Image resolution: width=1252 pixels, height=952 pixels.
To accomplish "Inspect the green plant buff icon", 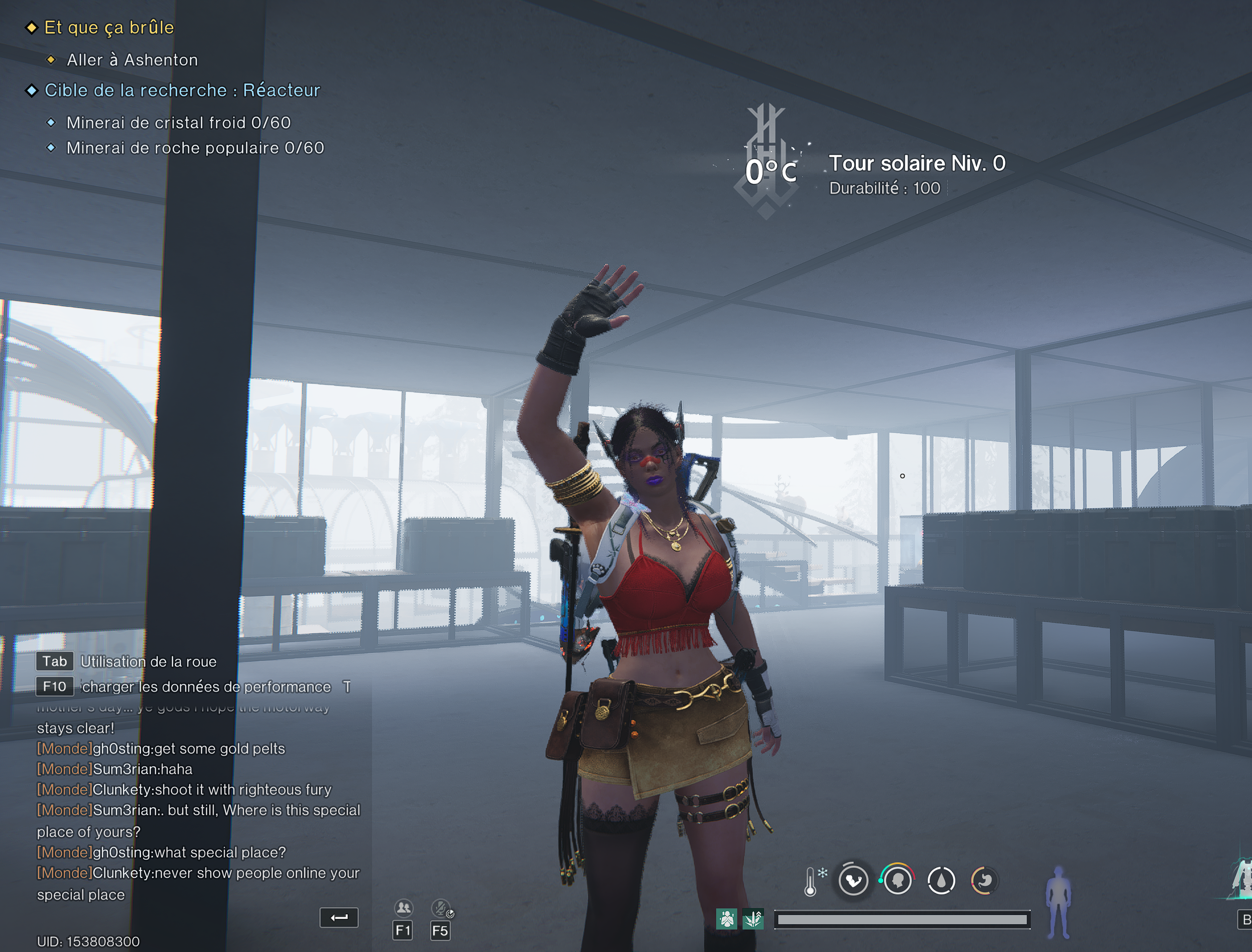I will (x=754, y=919).
